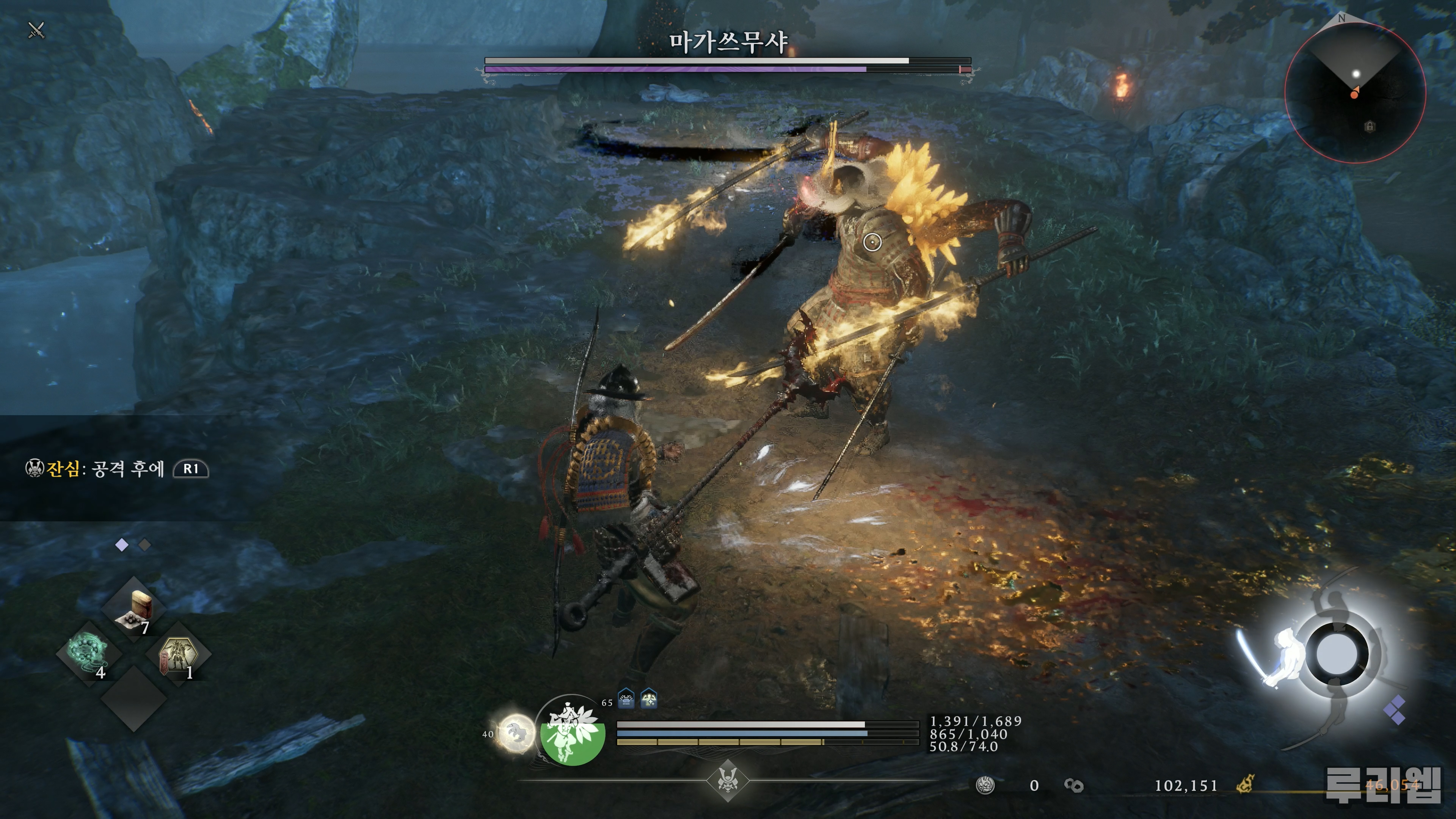Viewport: 1456px width, 819px height.
Task: Click the crossed swords icon
Action: click(x=37, y=30)
